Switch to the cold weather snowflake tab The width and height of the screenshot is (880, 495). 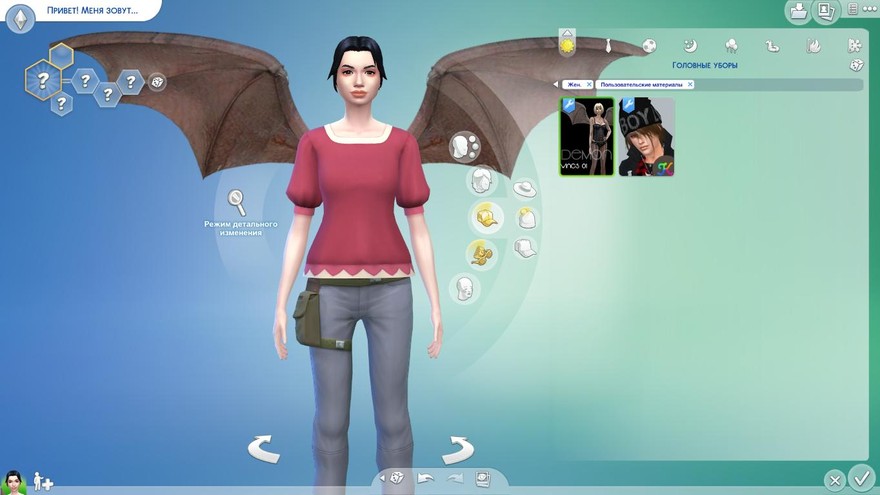coord(854,45)
